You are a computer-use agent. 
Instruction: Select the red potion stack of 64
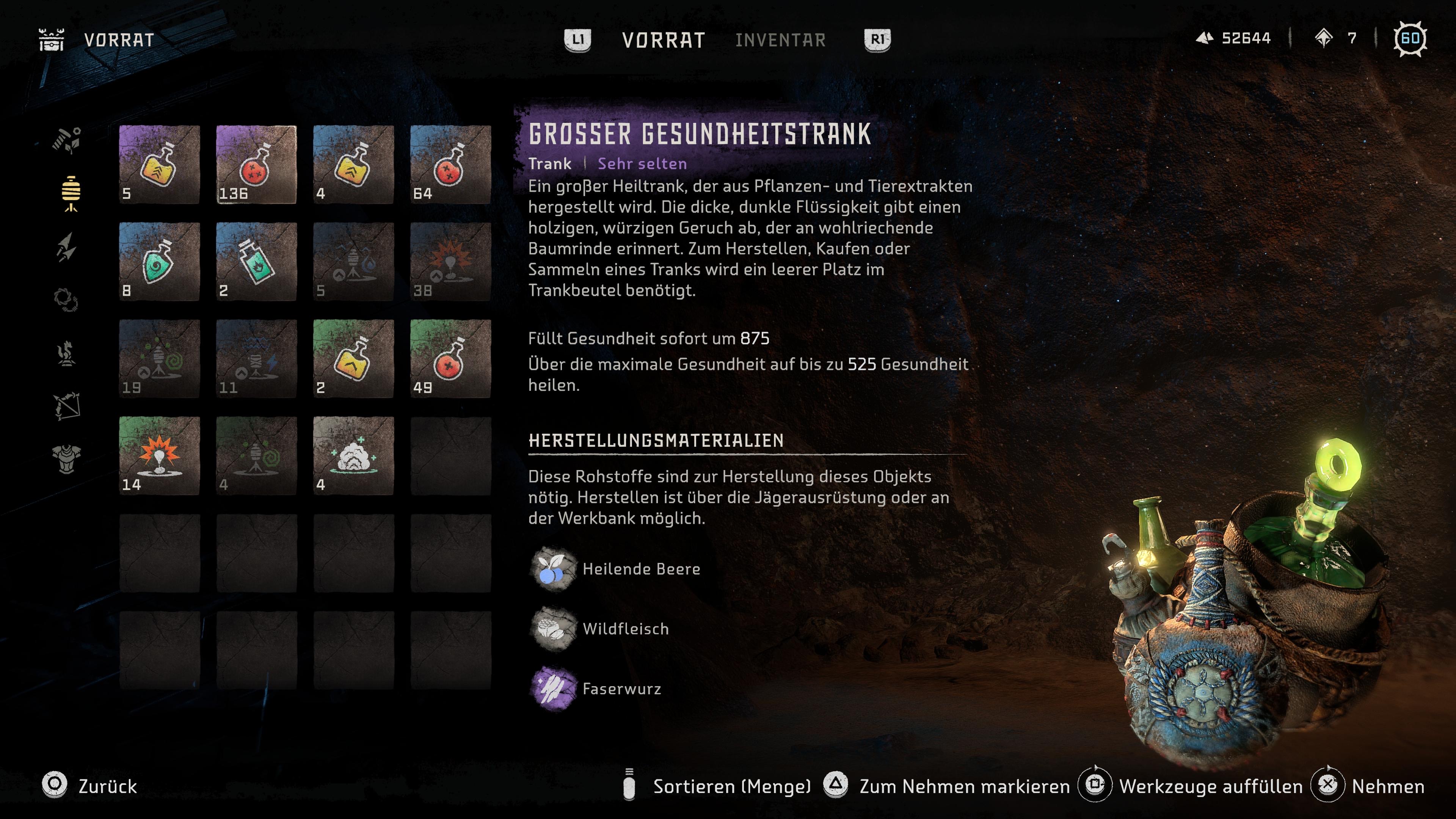tap(450, 165)
